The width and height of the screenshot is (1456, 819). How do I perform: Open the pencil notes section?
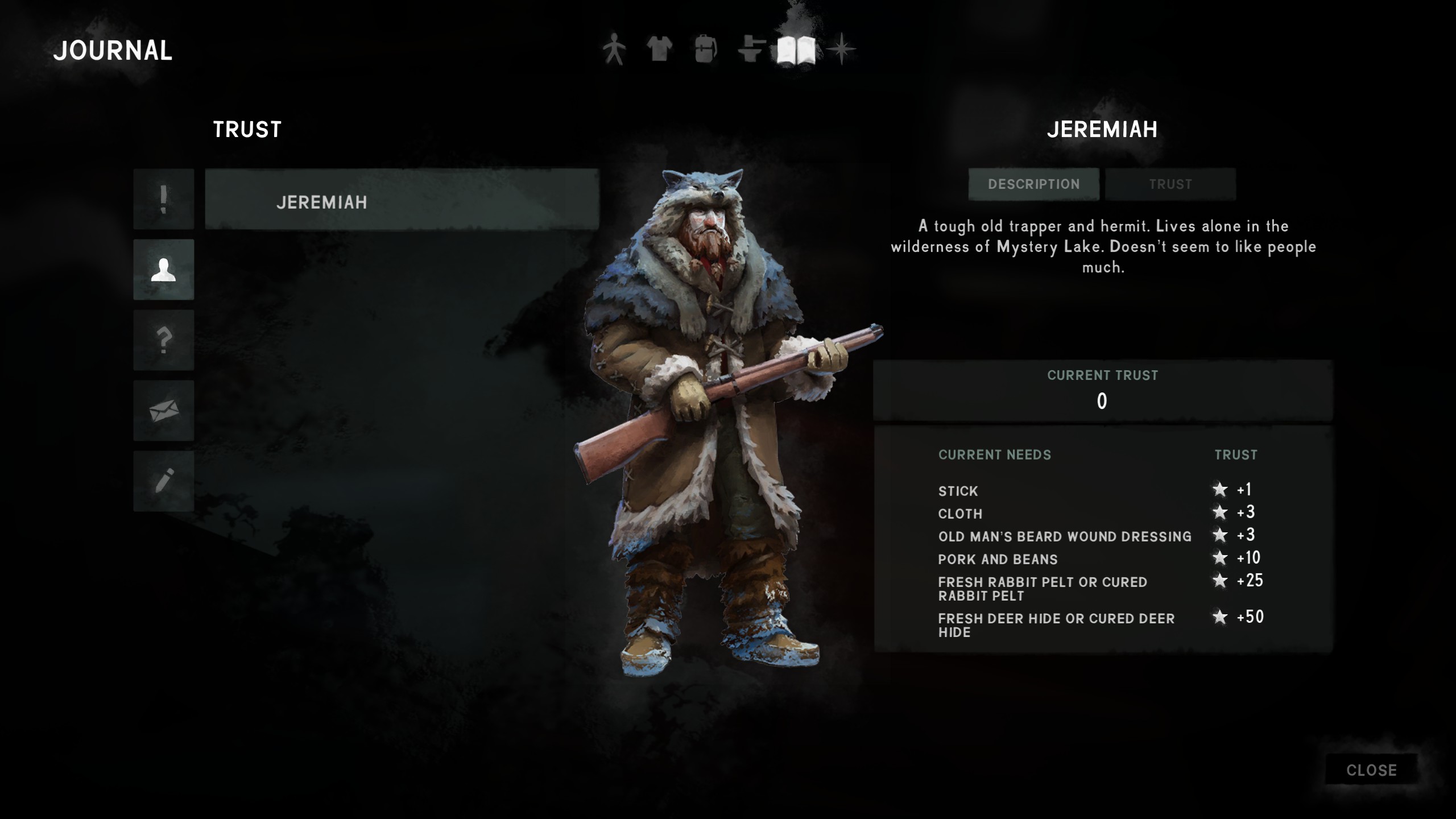(164, 481)
